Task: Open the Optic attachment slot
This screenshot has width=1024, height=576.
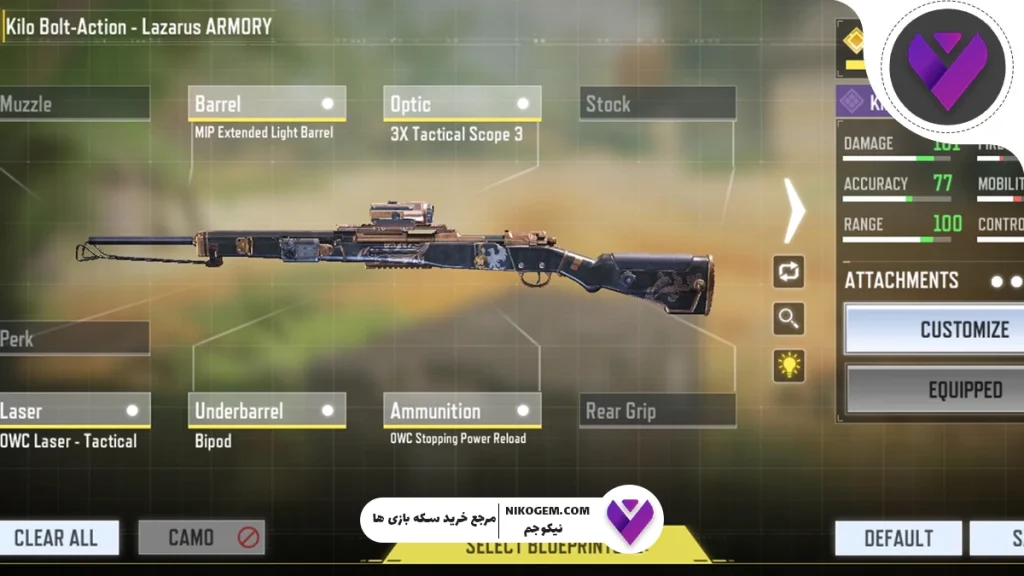Action: pyautogui.click(x=461, y=104)
